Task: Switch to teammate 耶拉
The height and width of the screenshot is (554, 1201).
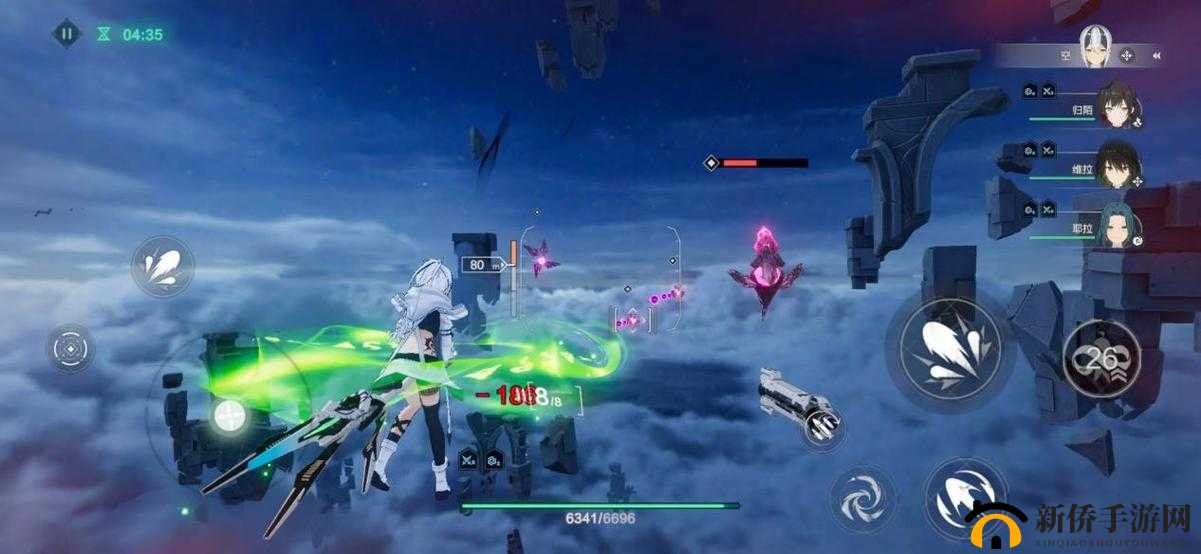Action: (x=1118, y=225)
